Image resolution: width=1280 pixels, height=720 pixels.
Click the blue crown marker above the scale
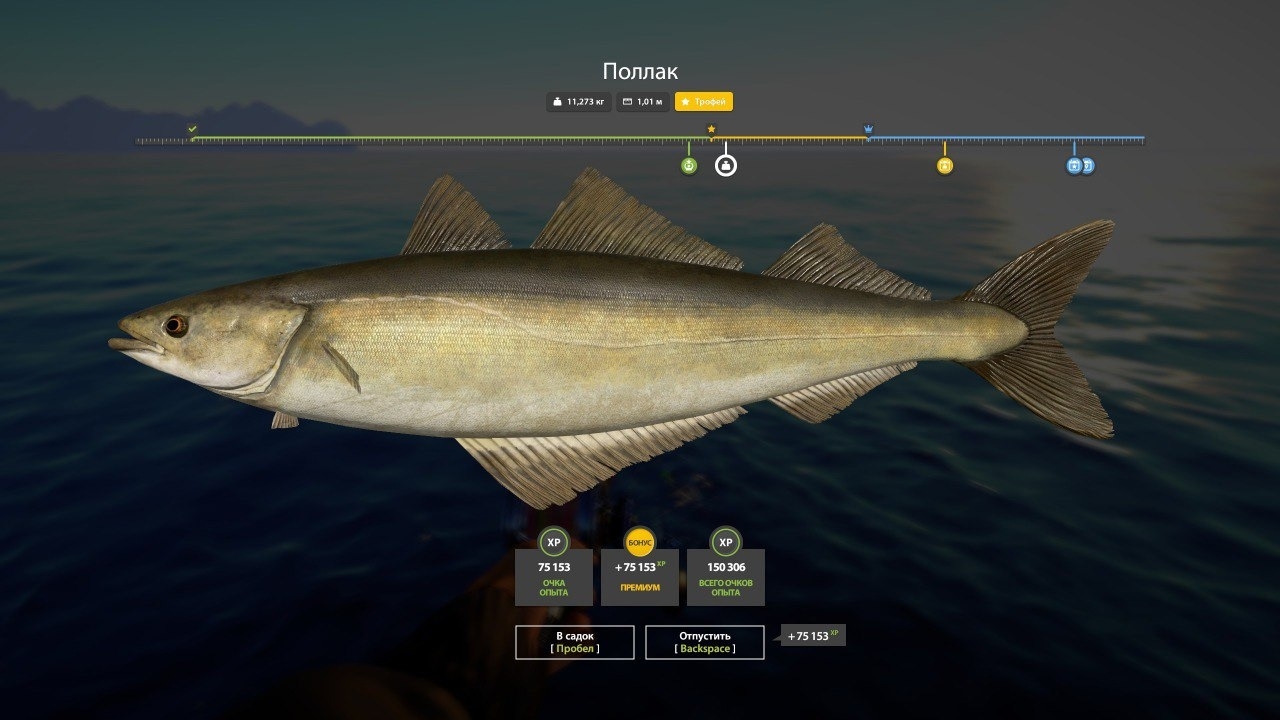pyautogui.click(x=869, y=128)
